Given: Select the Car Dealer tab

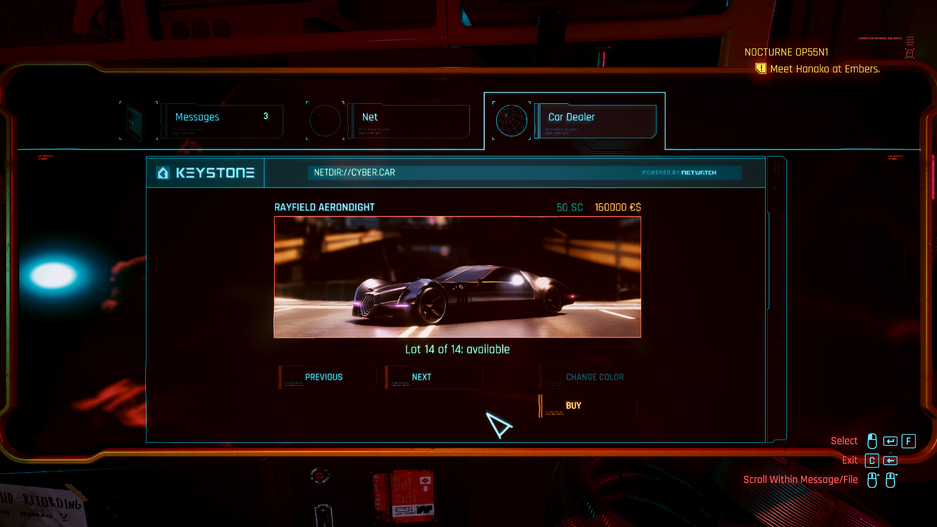Looking at the screenshot, I should (x=594, y=120).
